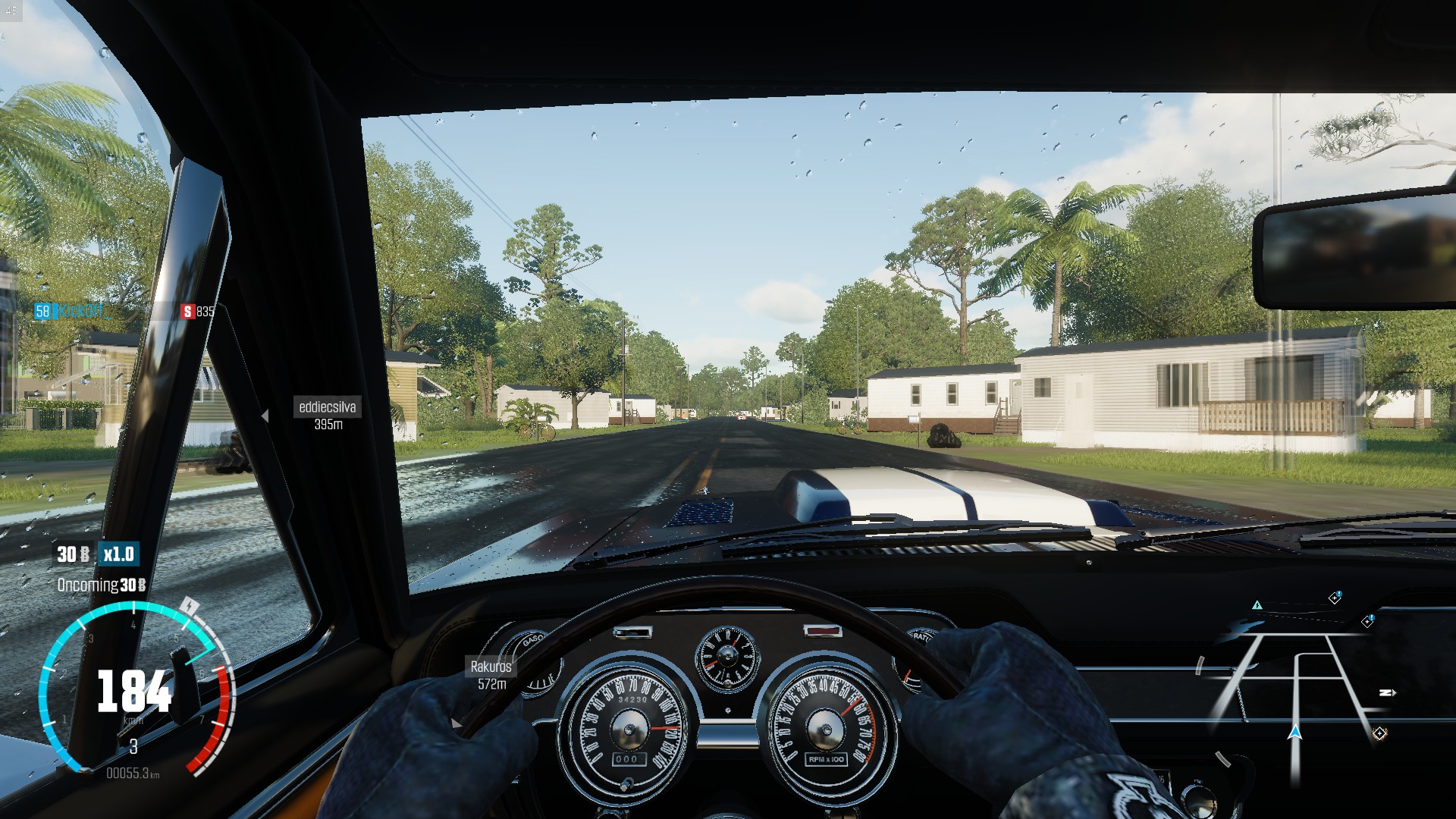The height and width of the screenshot is (819, 1456).
Task: Click the gold laurel diamond event marker
Action: tap(1379, 733)
